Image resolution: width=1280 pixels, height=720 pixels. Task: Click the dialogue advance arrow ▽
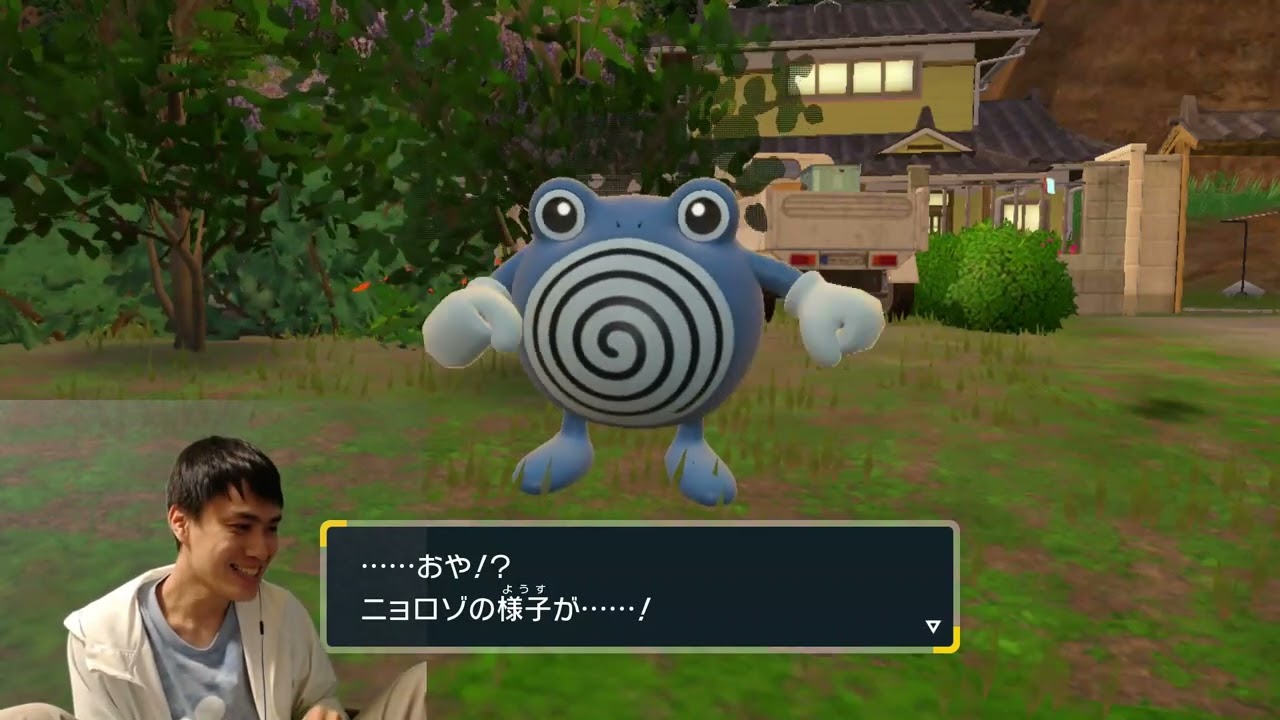pyautogui.click(x=934, y=626)
